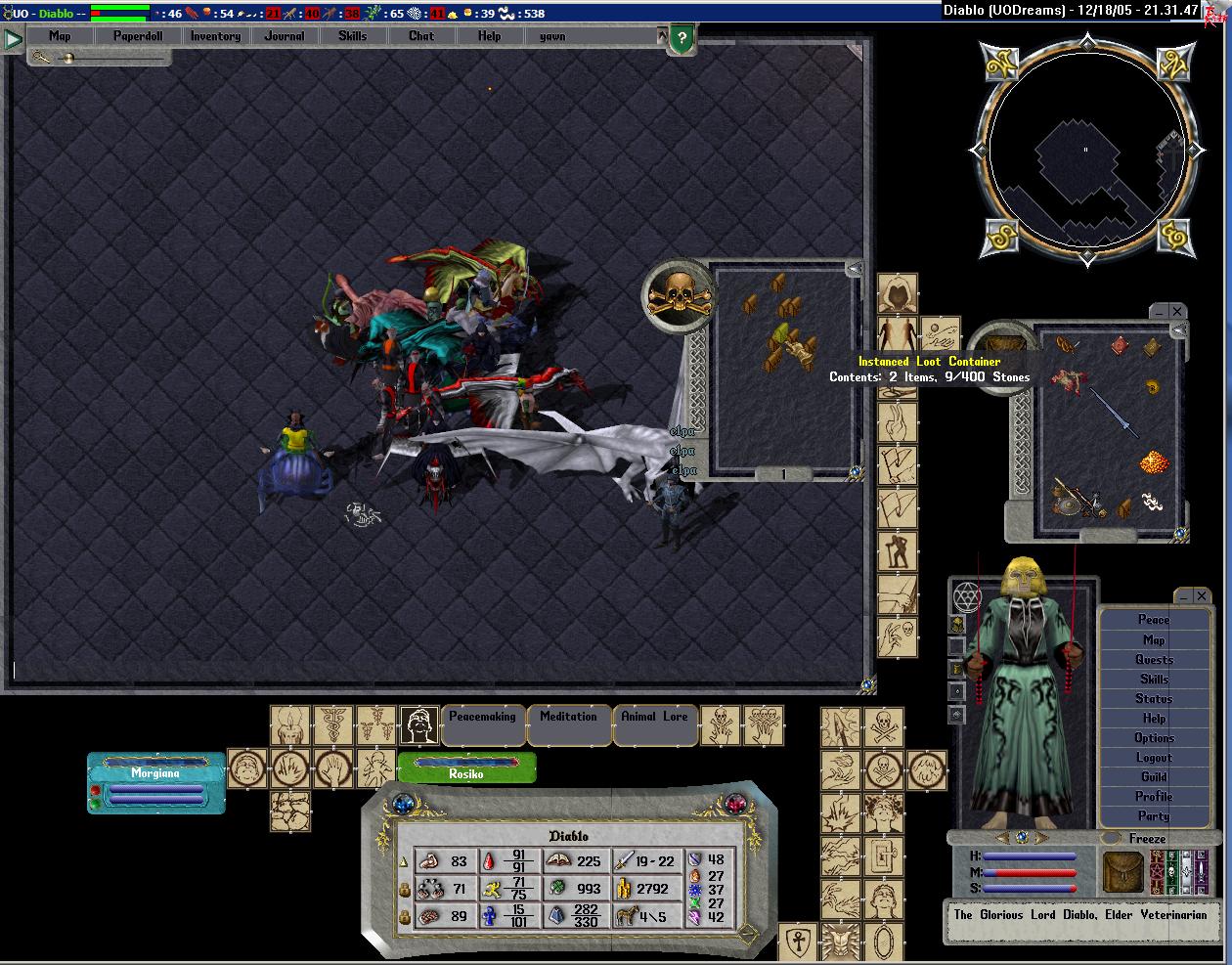Open Options in the paperdoll menu
Image resolution: width=1232 pixels, height=965 pixels.
(x=1154, y=738)
